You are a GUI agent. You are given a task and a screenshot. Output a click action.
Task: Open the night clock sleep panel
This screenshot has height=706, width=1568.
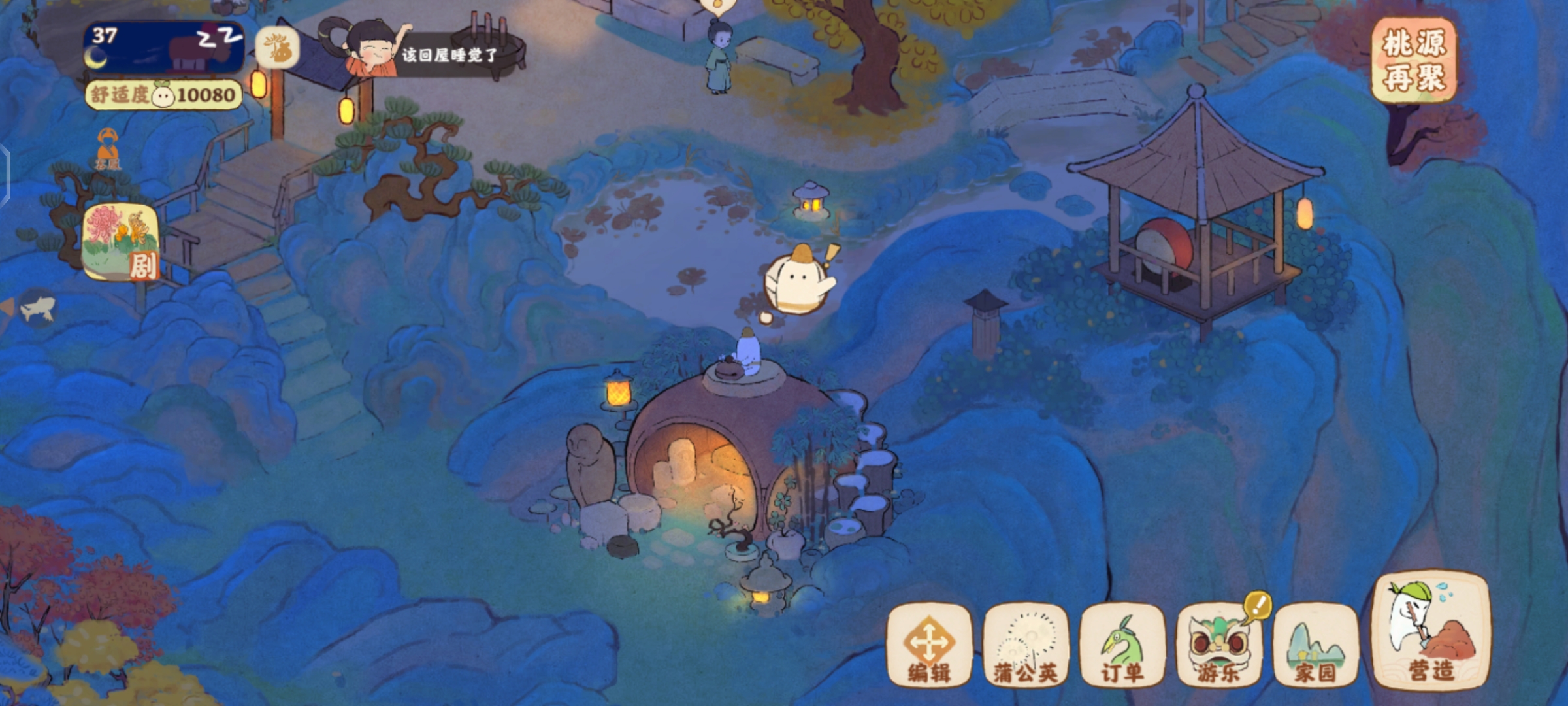click(163, 47)
